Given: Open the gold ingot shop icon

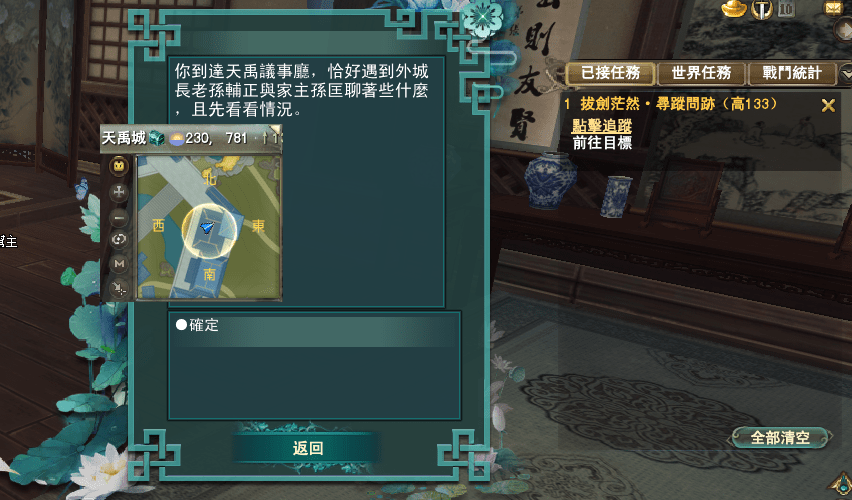Looking at the screenshot, I should pos(735,9).
